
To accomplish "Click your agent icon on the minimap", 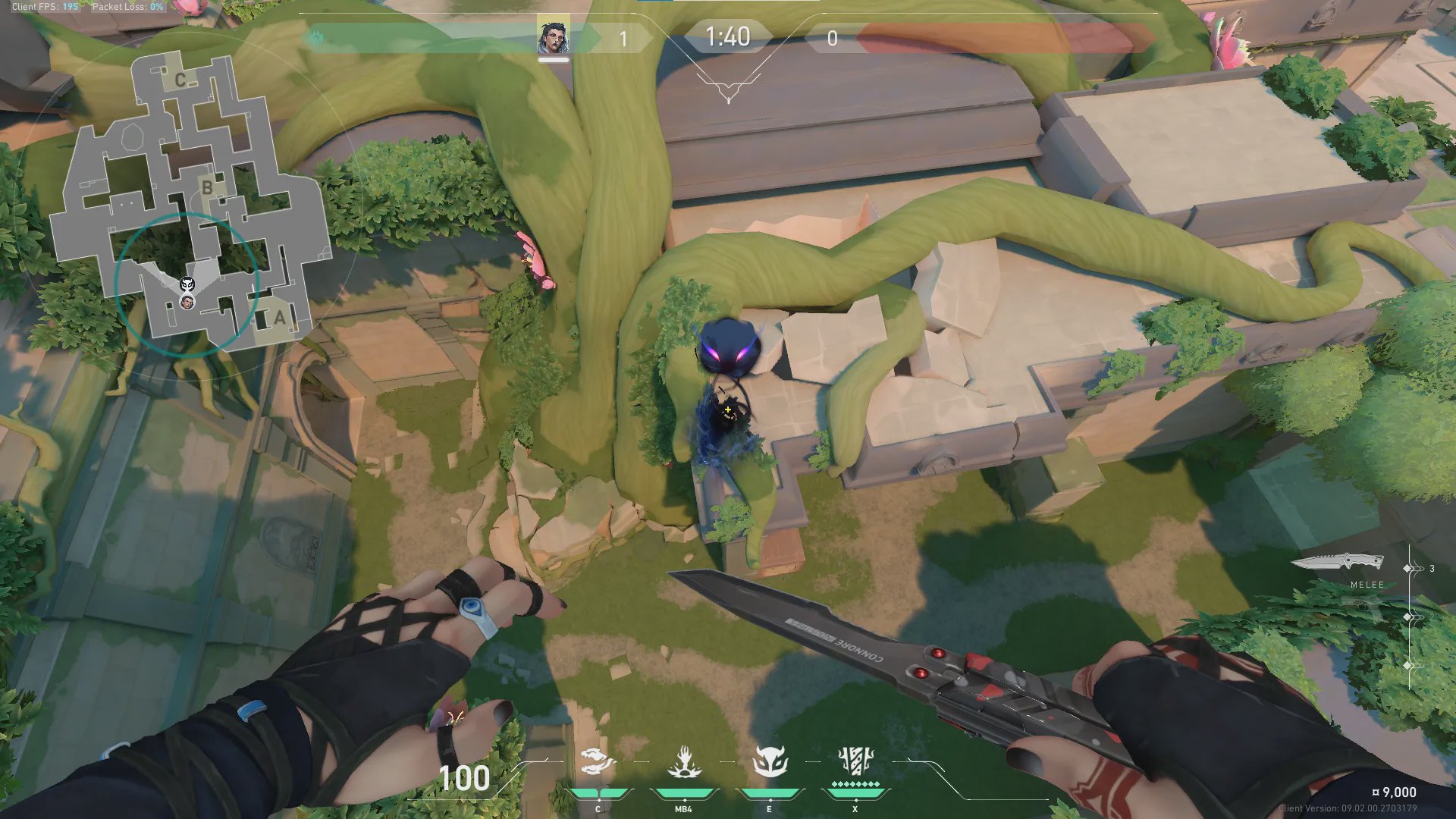I will pos(187,303).
